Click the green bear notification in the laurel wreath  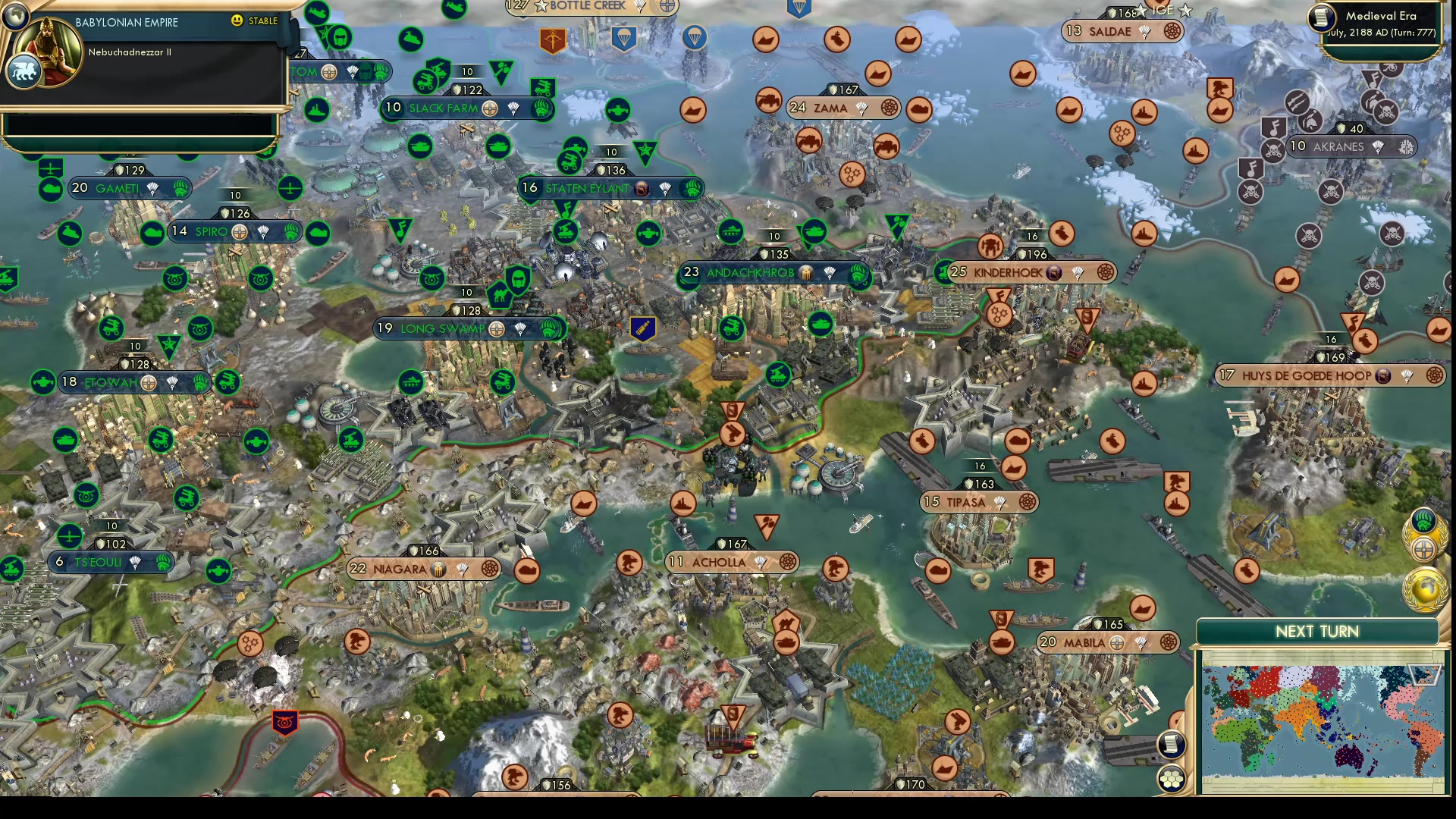1423,519
